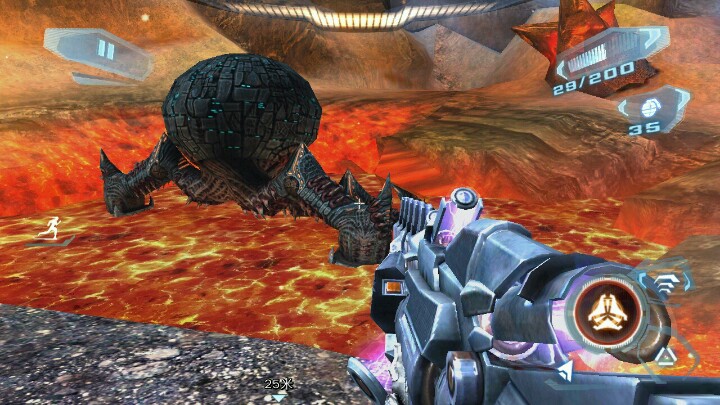Pause the game with the pause button

(x=106, y=50)
